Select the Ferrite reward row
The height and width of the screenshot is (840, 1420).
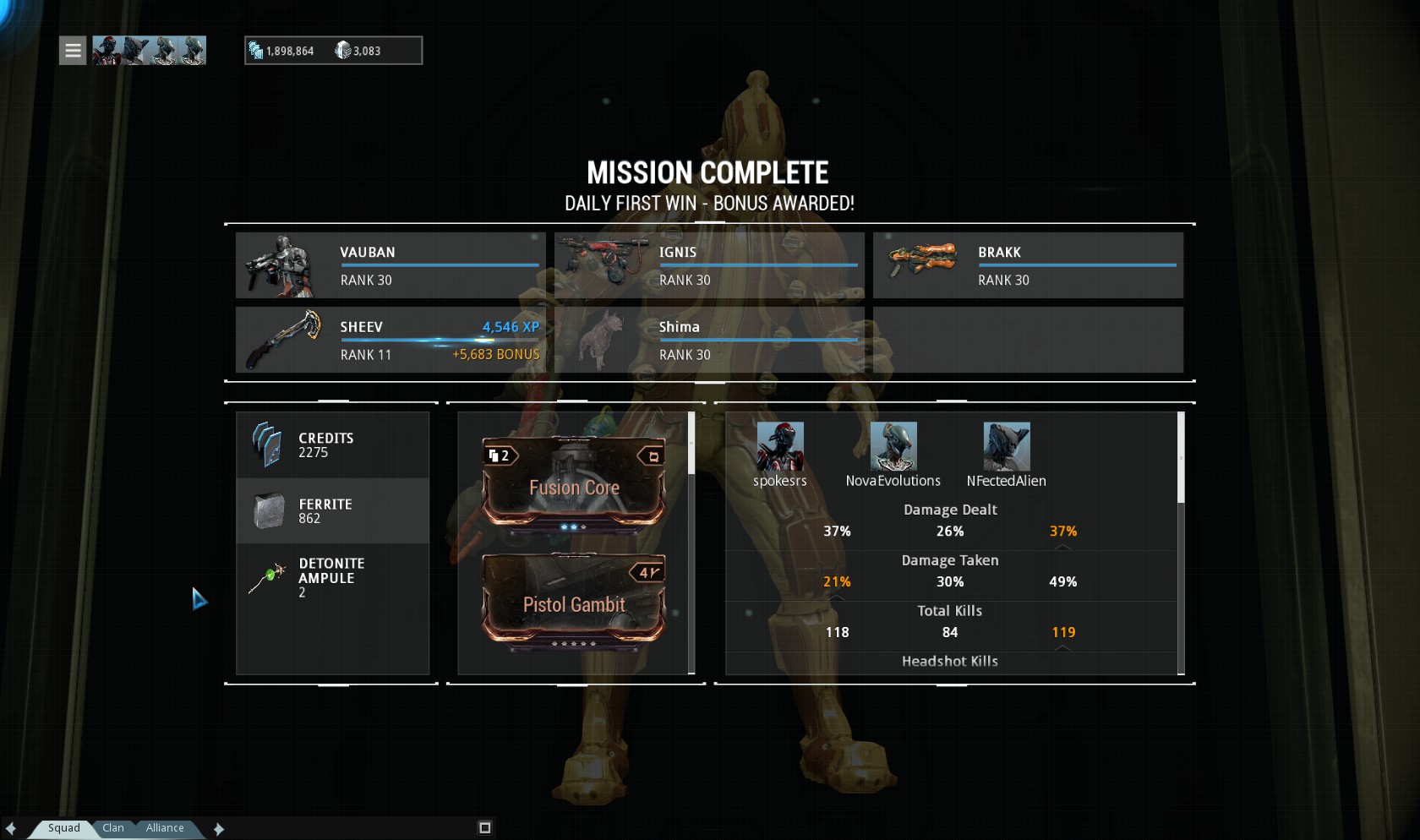(332, 511)
